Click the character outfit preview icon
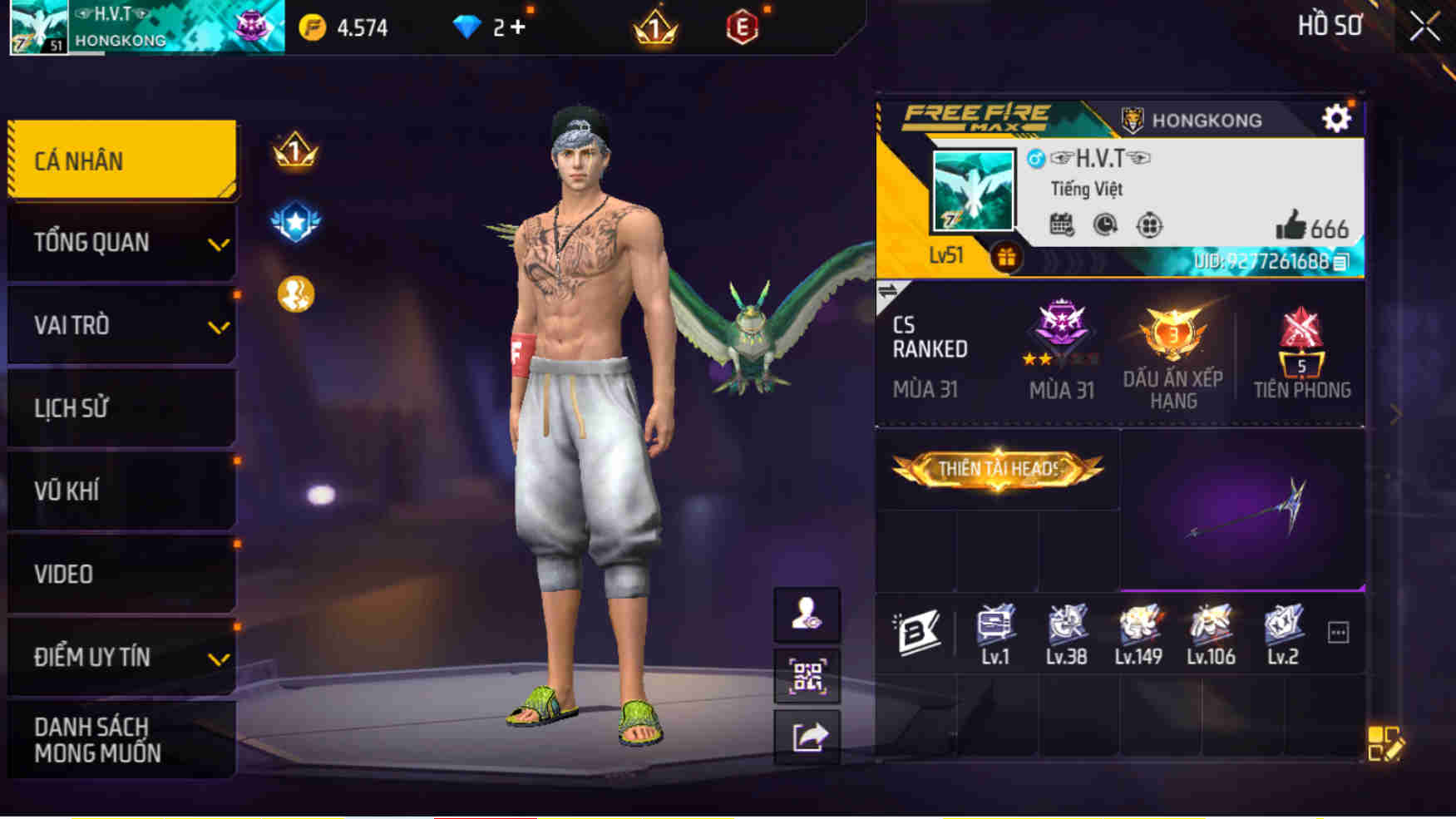 coord(807,616)
